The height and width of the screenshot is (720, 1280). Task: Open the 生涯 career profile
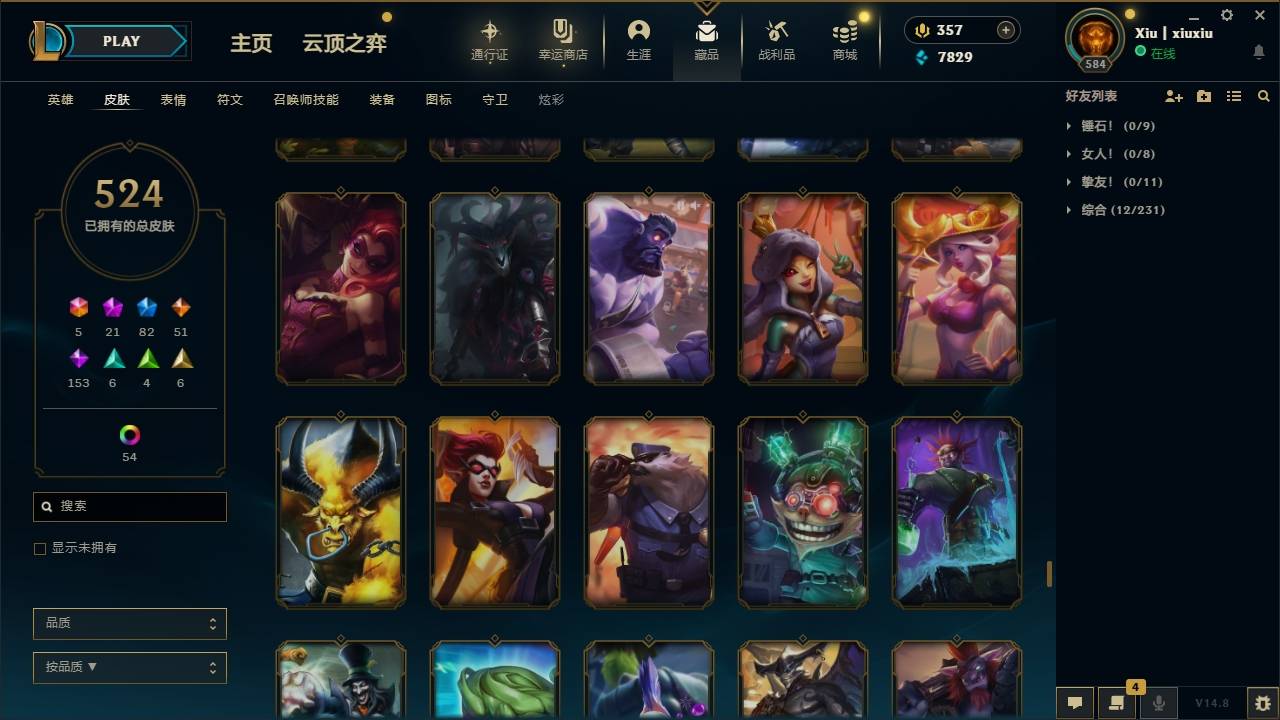pos(638,40)
